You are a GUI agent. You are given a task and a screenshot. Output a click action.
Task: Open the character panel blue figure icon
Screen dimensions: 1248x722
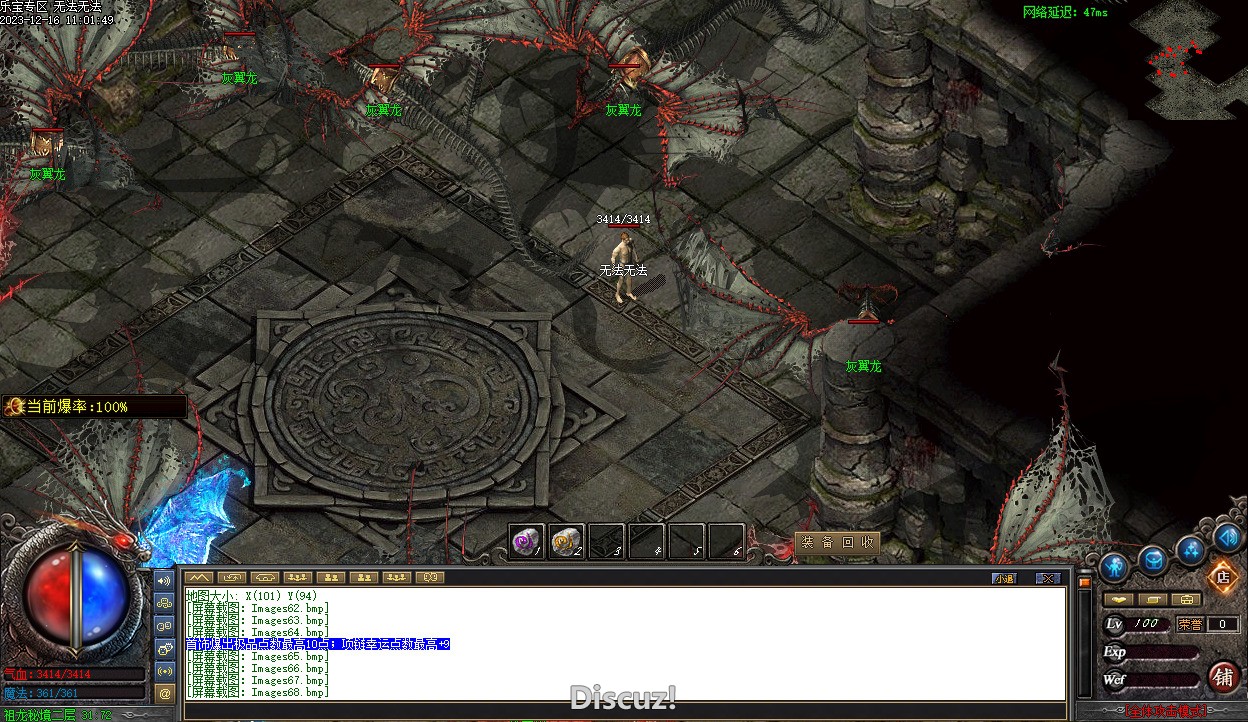coord(1114,567)
